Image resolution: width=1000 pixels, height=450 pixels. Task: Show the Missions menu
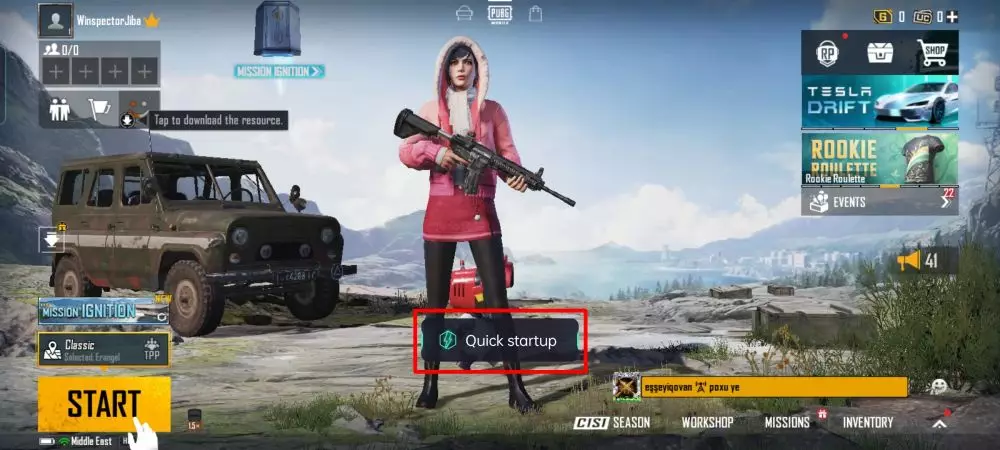point(787,422)
